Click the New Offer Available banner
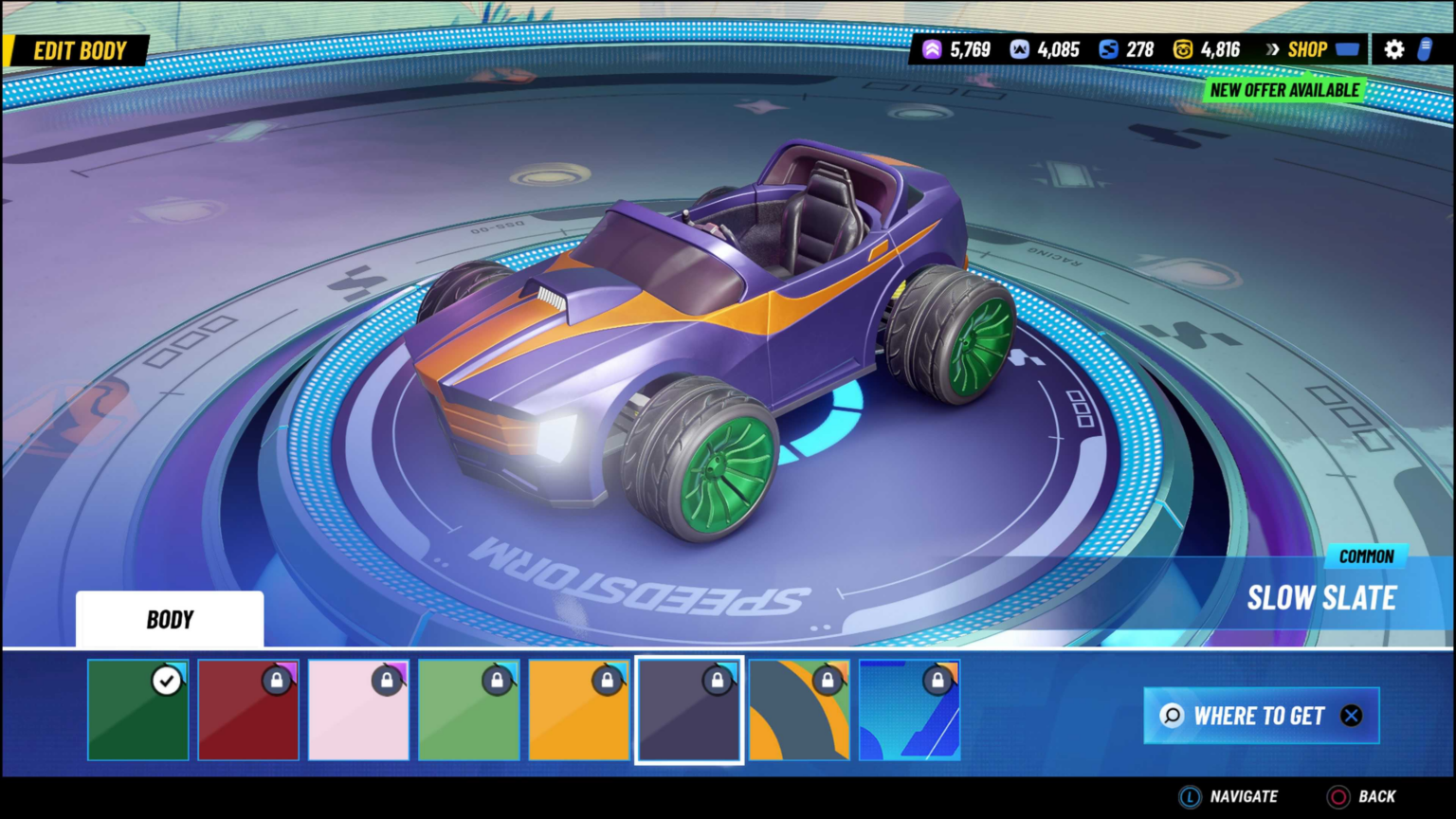 tap(1285, 89)
